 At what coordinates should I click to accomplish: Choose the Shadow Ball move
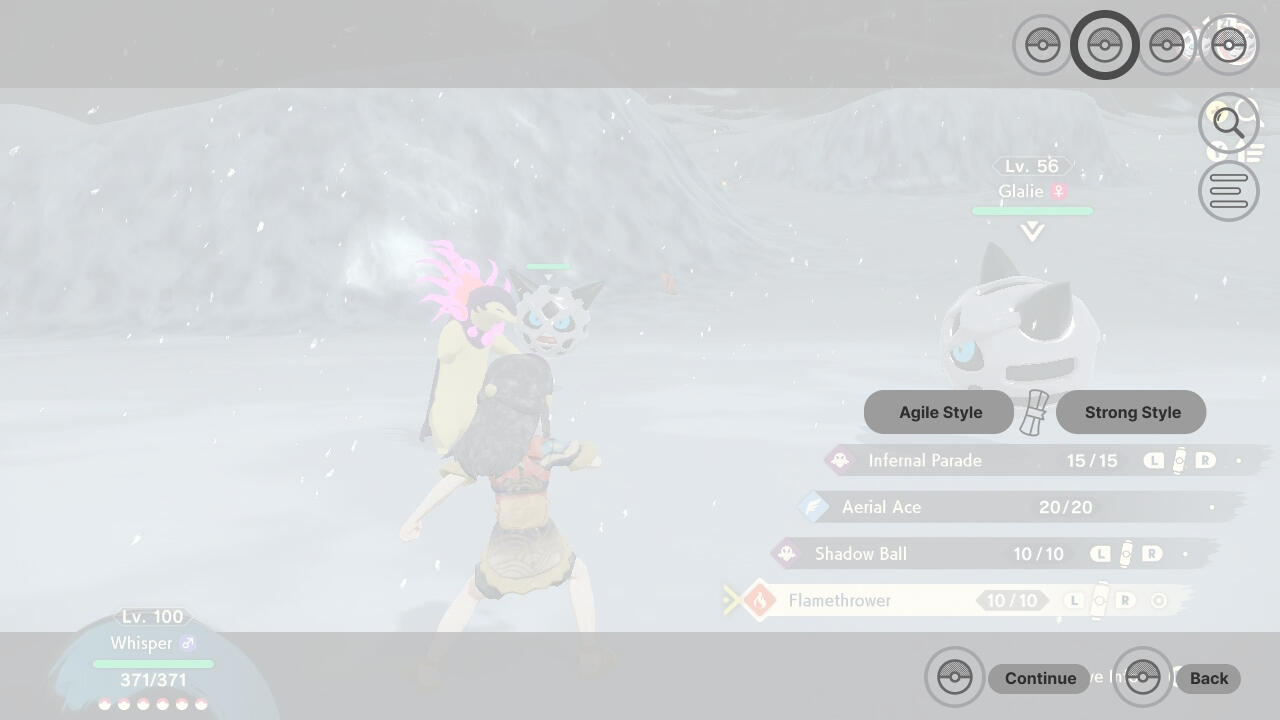[860, 554]
